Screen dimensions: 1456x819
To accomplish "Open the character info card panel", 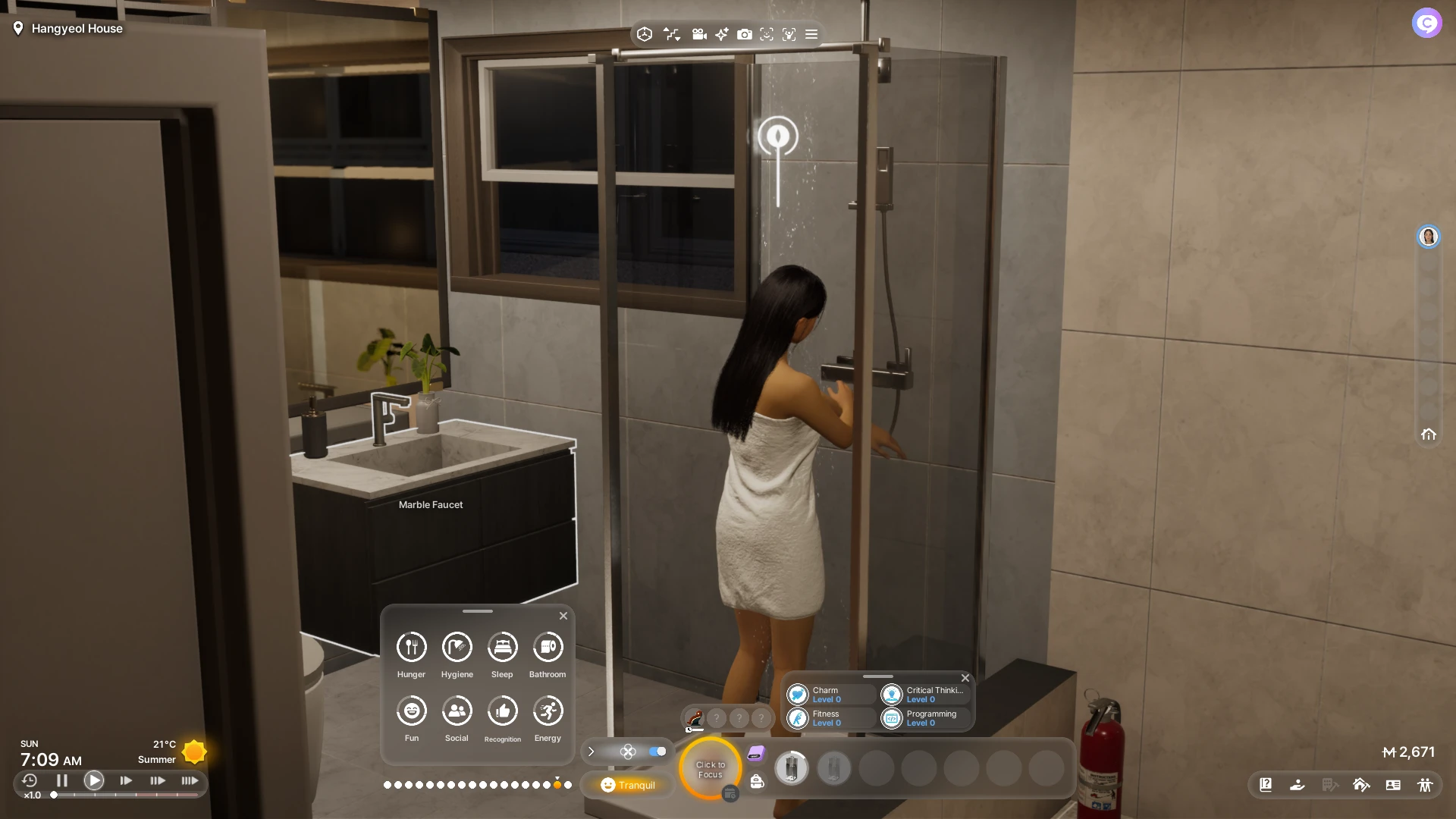I will pyautogui.click(x=1393, y=785).
